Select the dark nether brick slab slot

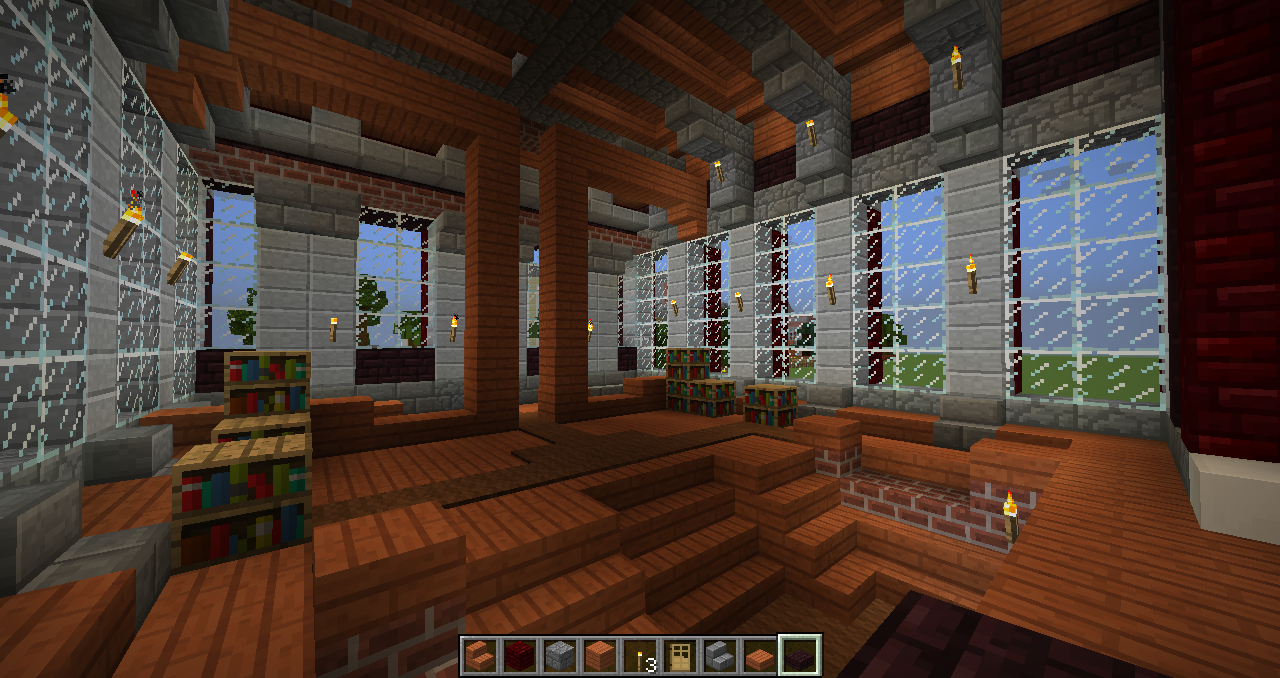800,656
